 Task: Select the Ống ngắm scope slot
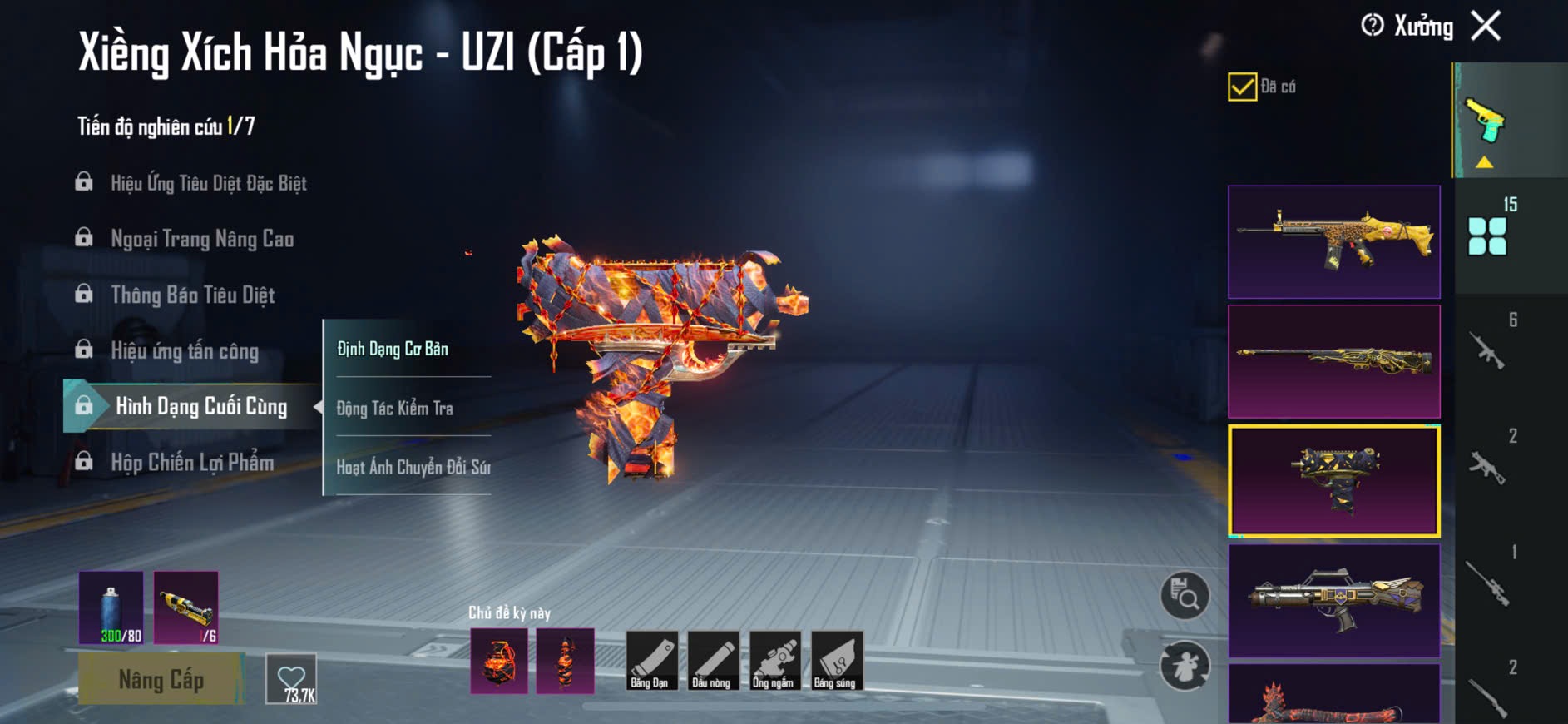(773, 661)
